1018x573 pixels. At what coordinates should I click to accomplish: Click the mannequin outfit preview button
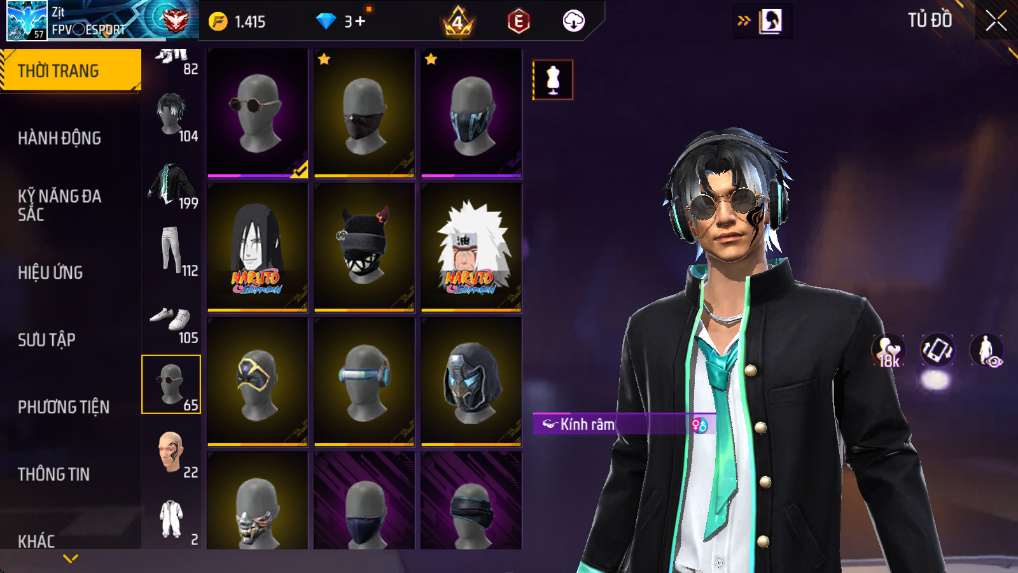click(552, 80)
